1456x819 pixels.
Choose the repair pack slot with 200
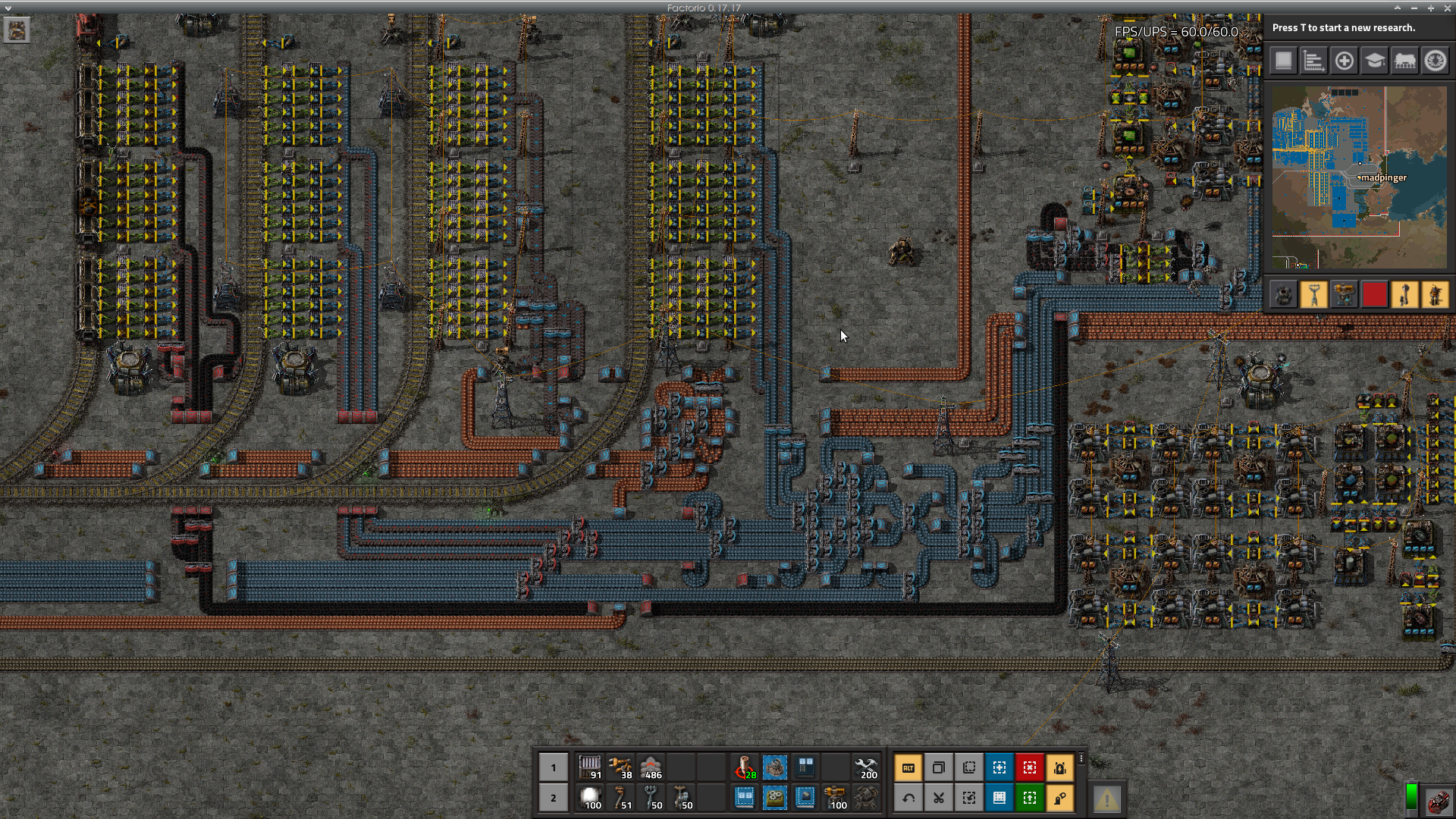coord(866,767)
